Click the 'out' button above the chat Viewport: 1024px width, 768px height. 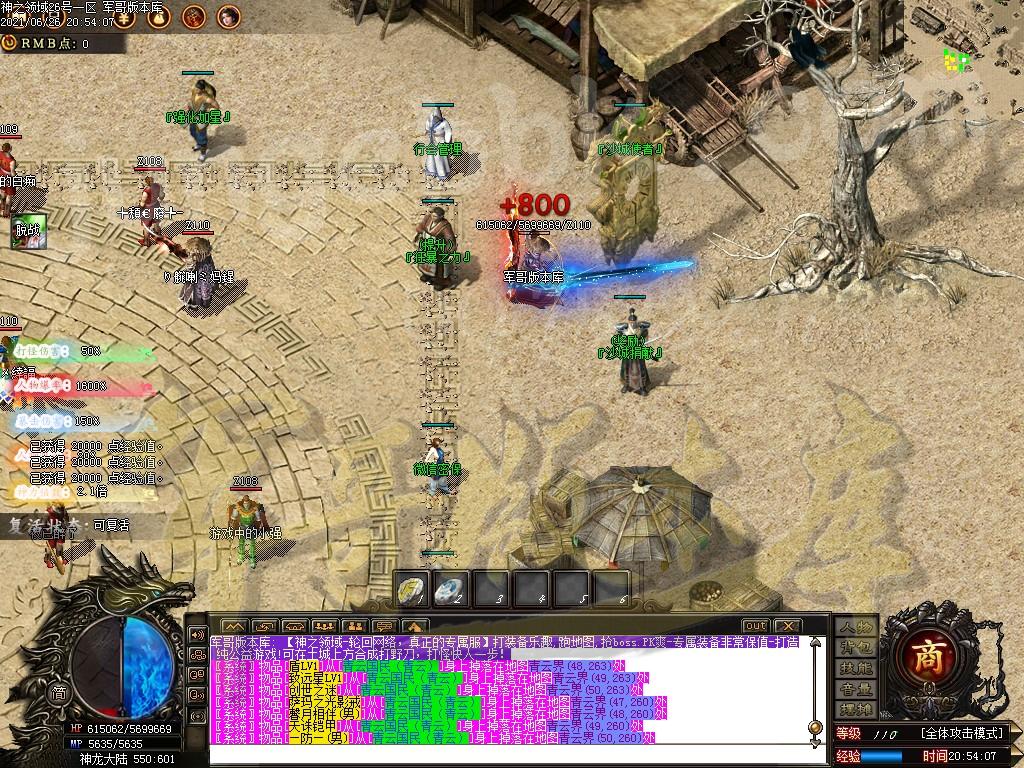[x=754, y=626]
